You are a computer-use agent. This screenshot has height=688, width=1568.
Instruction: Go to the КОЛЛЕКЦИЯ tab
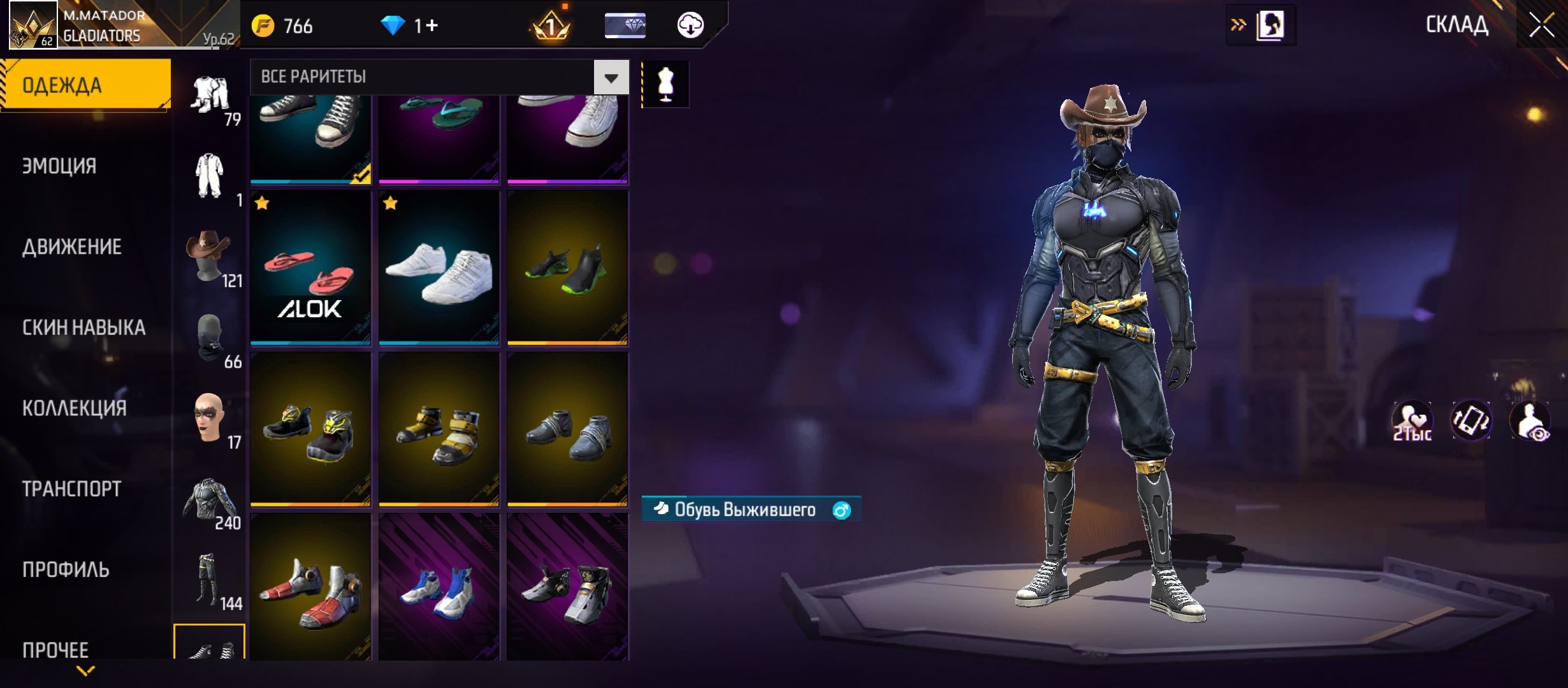pyautogui.click(x=75, y=408)
